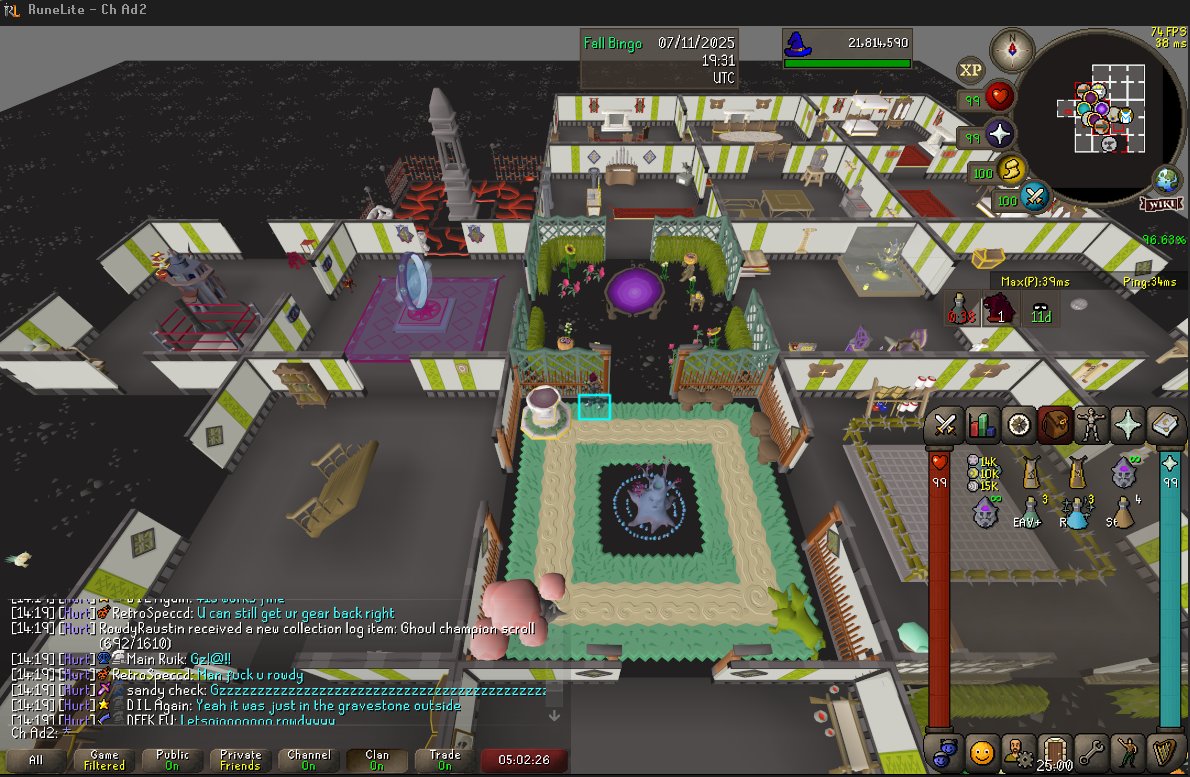Open the Friends List smiley tab
Image resolution: width=1190 pixels, height=777 pixels.
(981, 749)
